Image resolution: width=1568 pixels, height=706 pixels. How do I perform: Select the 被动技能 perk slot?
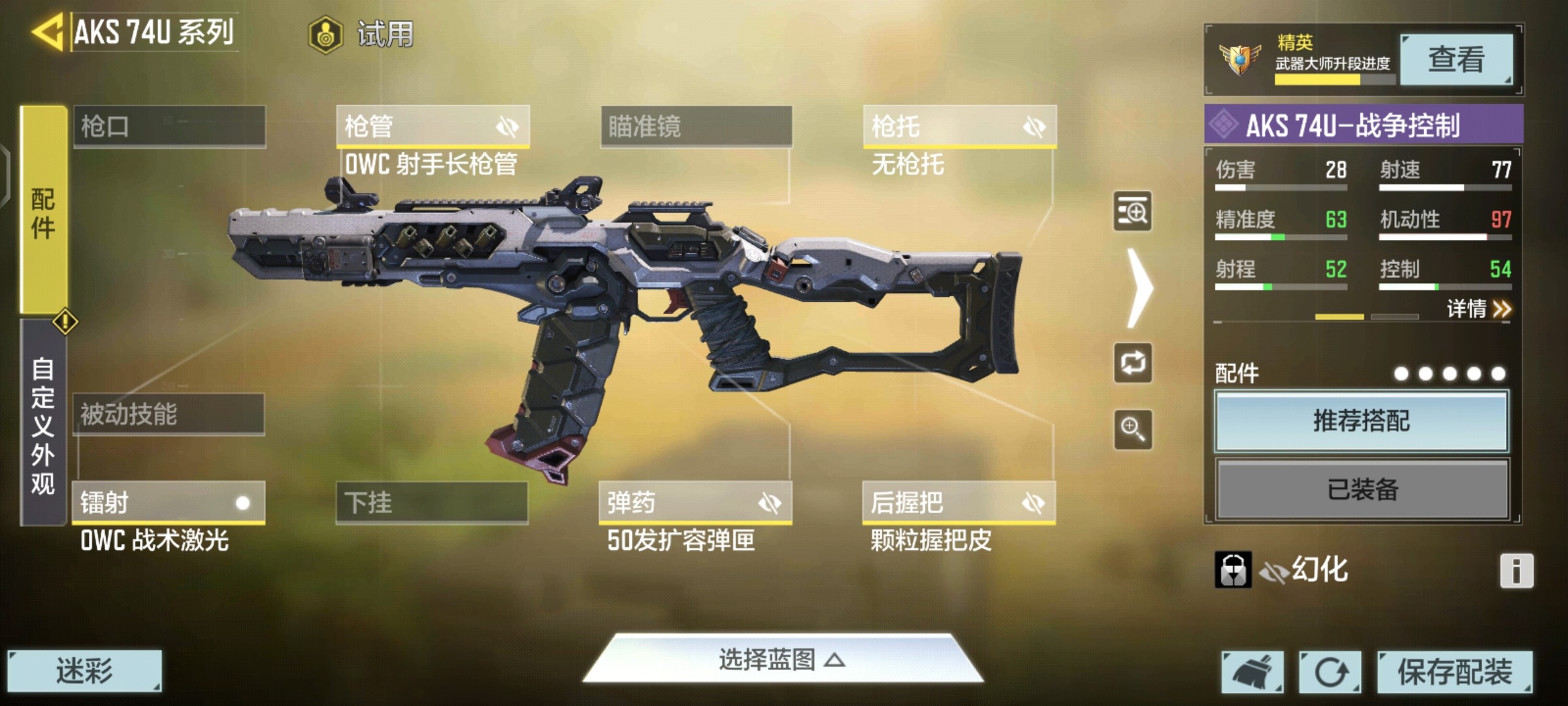click(169, 414)
